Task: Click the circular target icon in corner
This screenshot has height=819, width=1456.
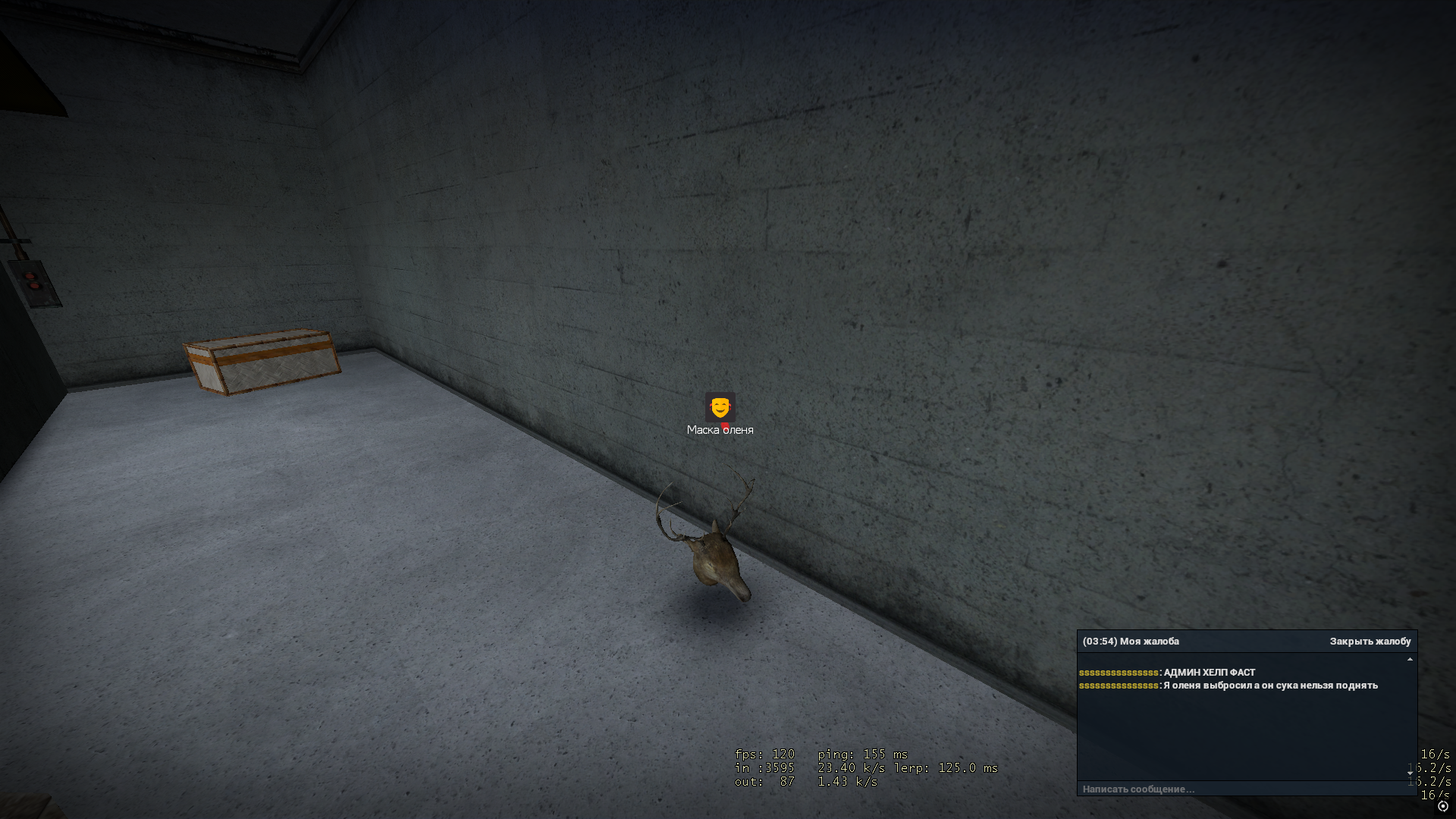Action: (x=1443, y=807)
